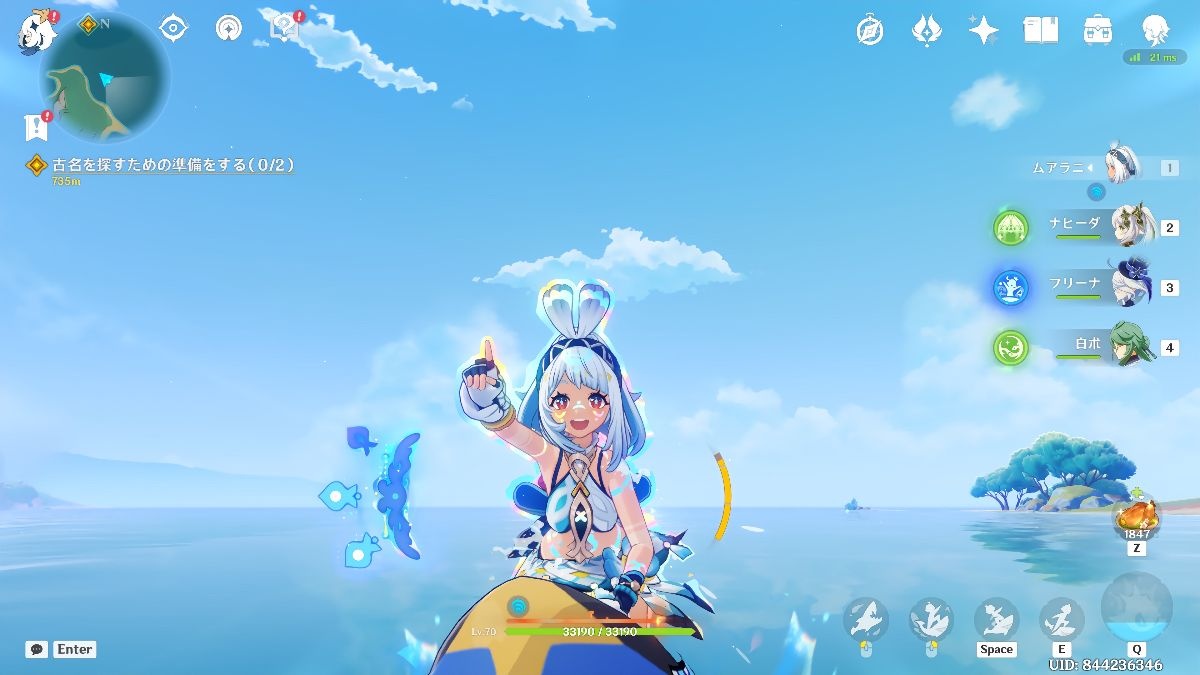Open the character screen head icon
This screenshot has width=1200, height=675.
point(1155,30)
